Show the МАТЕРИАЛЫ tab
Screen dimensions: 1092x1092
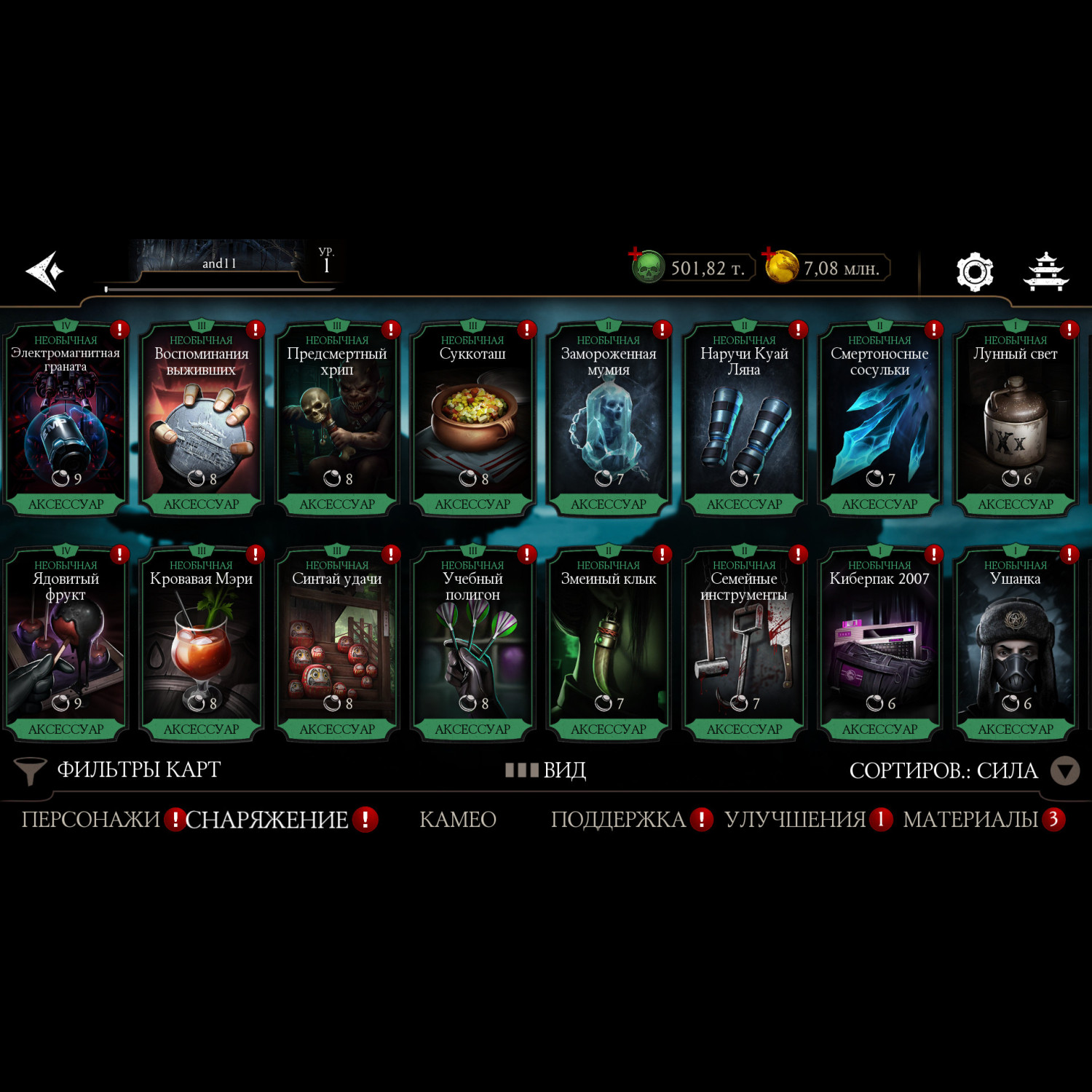point(970,820)
